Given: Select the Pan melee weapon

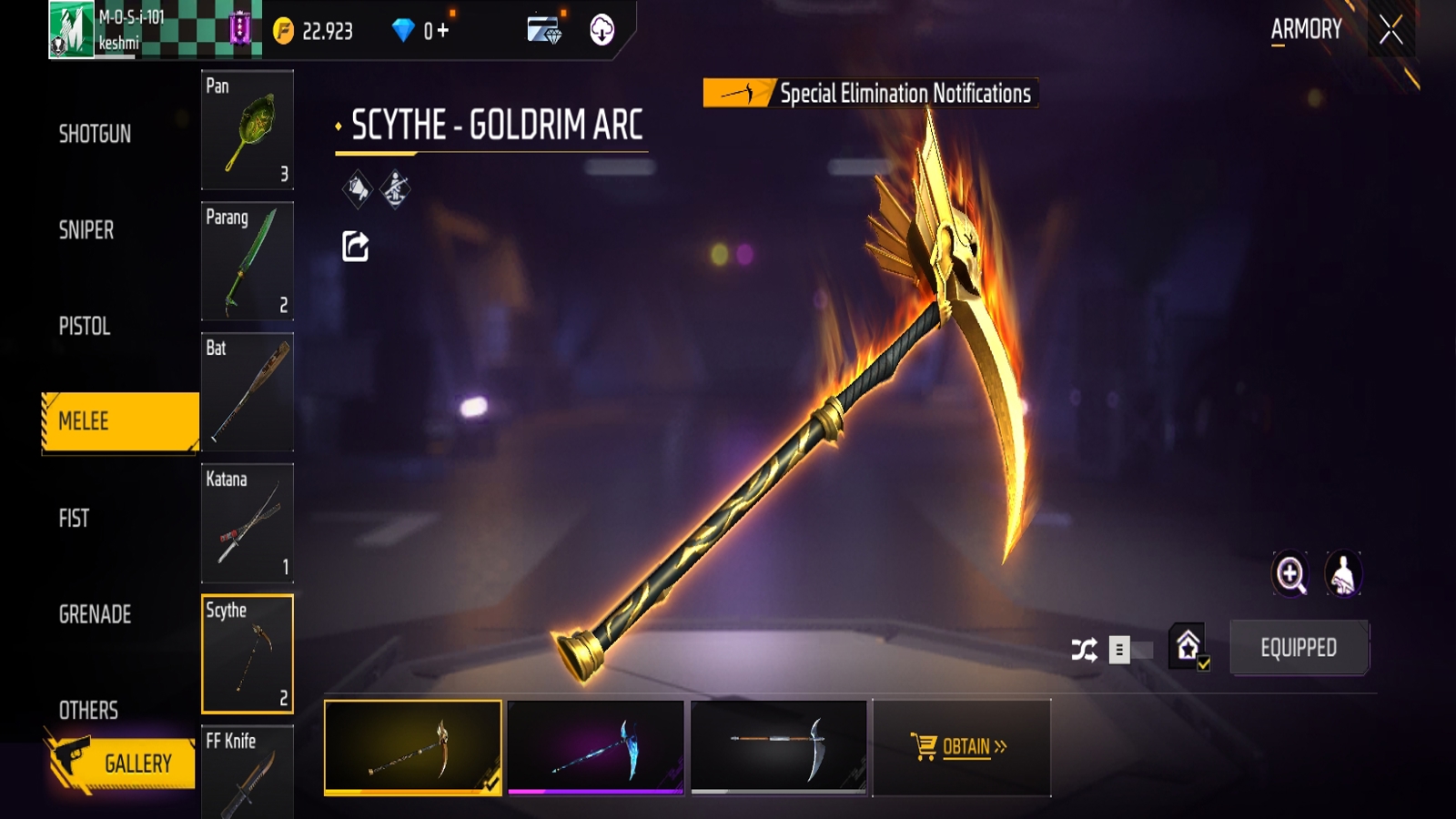Looking at the screenshot, I should tap(247, 129).
